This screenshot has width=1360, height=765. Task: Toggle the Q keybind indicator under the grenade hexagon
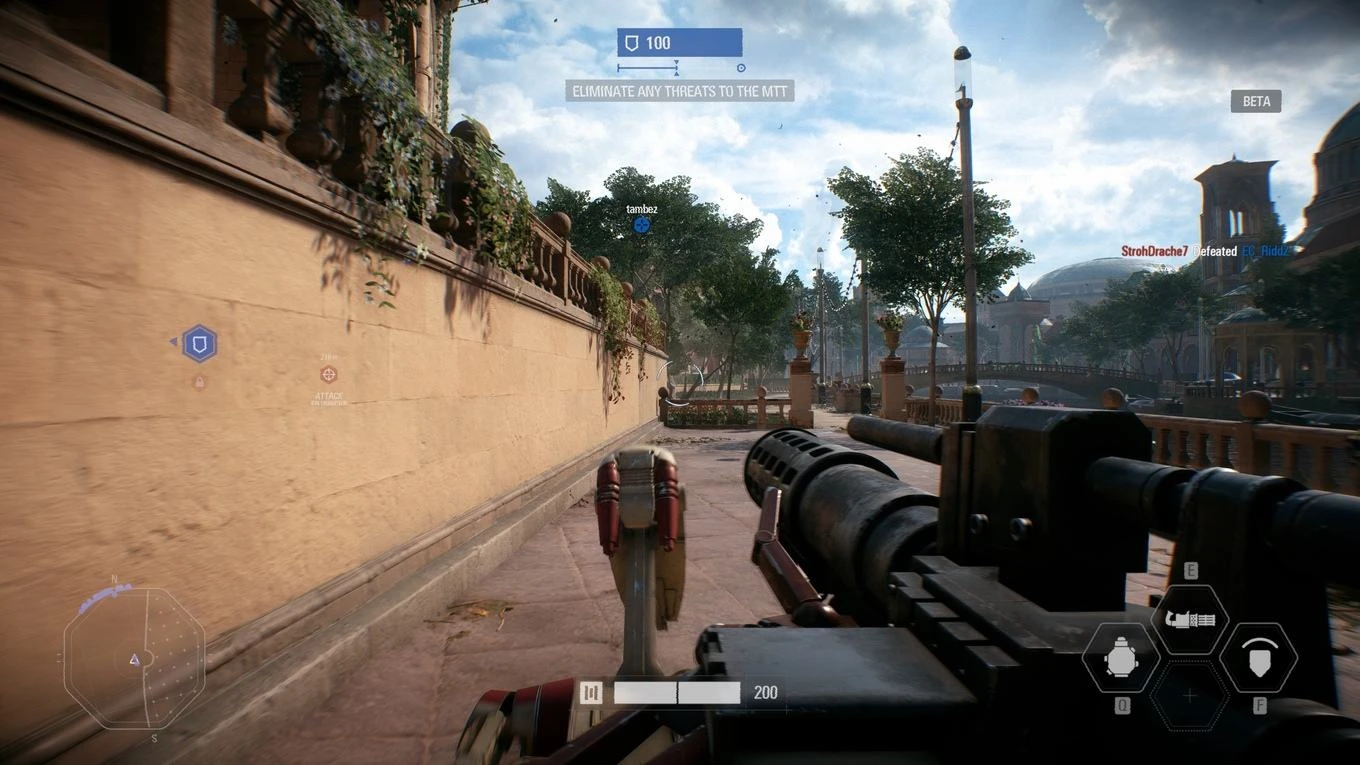[x=1121, y=707]
